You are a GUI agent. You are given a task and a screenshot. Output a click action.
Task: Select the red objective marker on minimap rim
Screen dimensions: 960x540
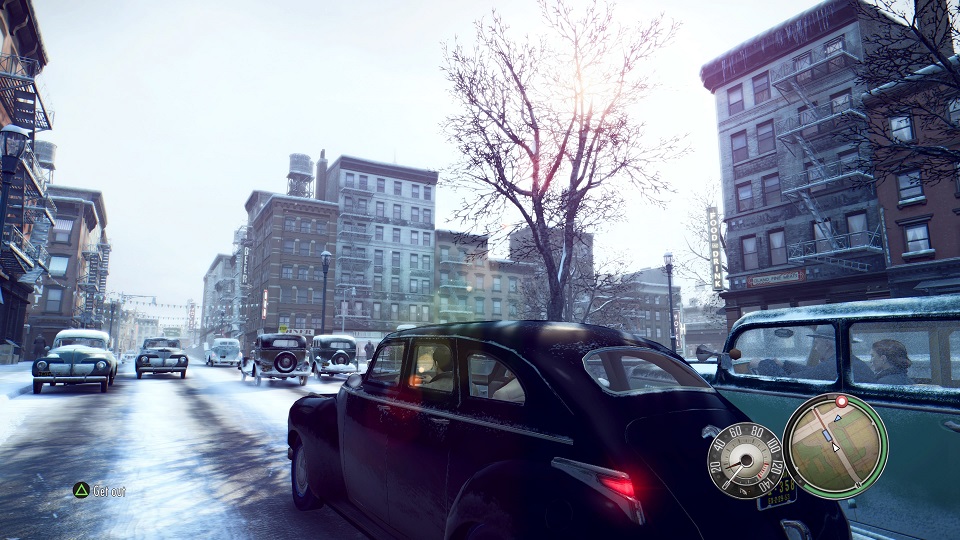[841, 401]
